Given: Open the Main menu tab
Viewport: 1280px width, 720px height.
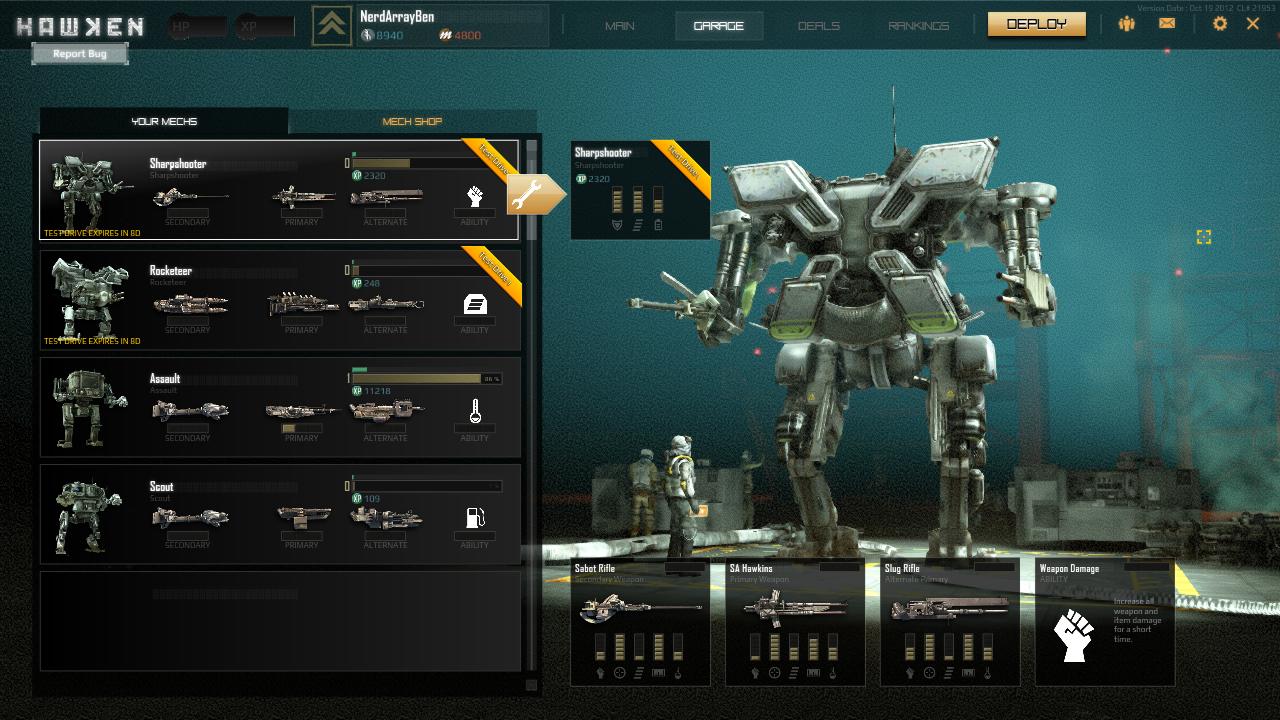Looking at the screenshot, I should click(x=620, y=26).
